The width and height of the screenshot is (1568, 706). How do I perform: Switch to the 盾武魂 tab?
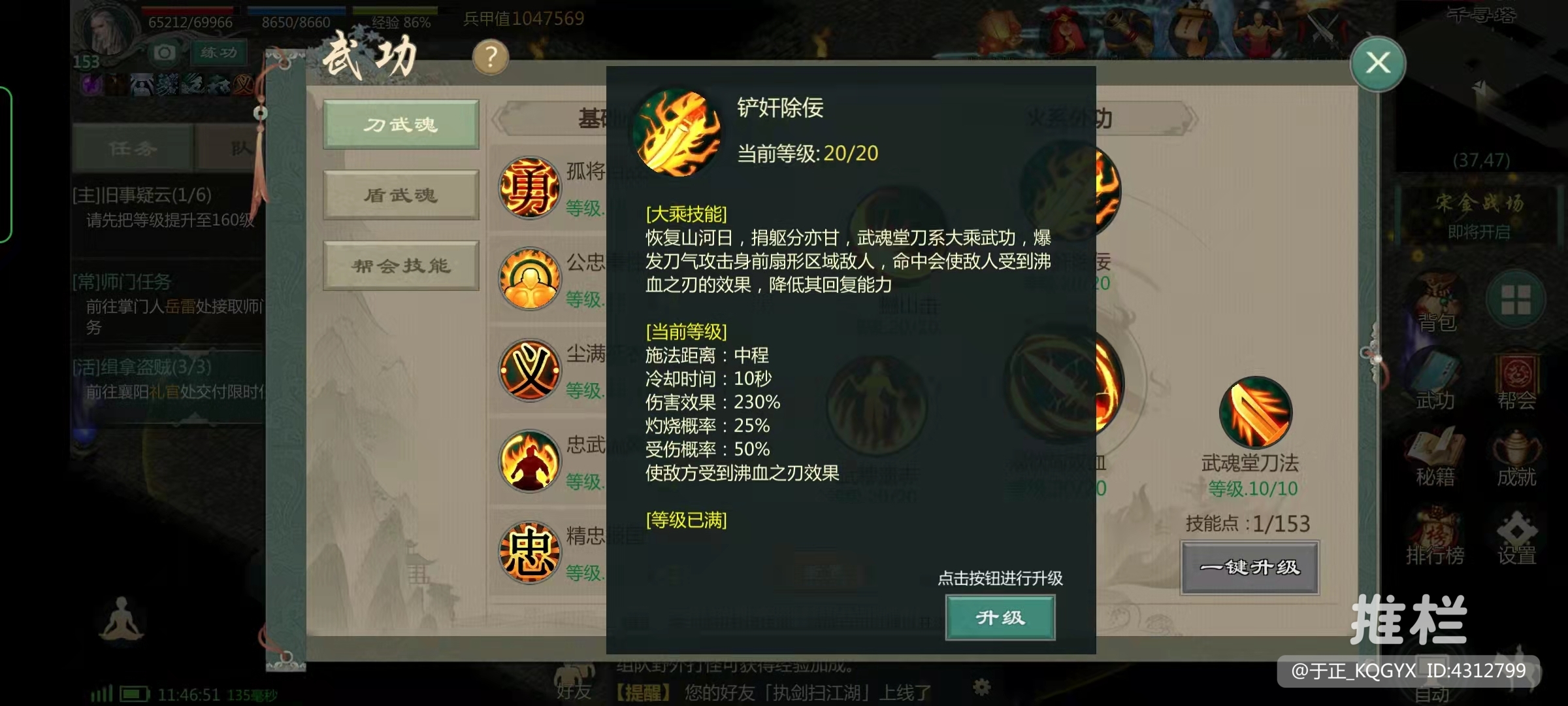[x=400, y=195]
